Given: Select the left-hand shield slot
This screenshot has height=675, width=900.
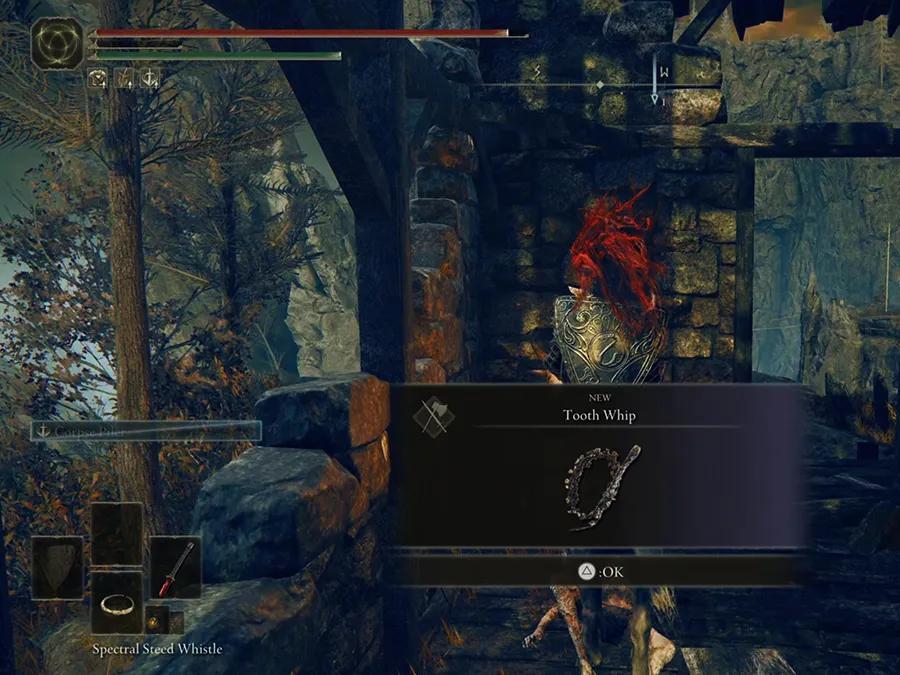Looking at the screenshot, I should click(x=57, y=567).
